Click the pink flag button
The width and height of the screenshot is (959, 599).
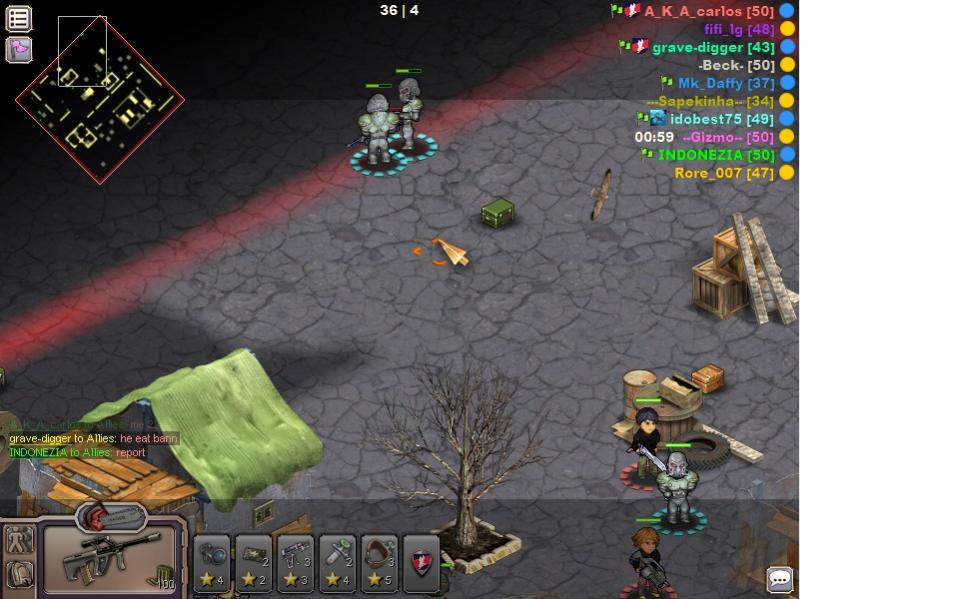coord(19,49)
